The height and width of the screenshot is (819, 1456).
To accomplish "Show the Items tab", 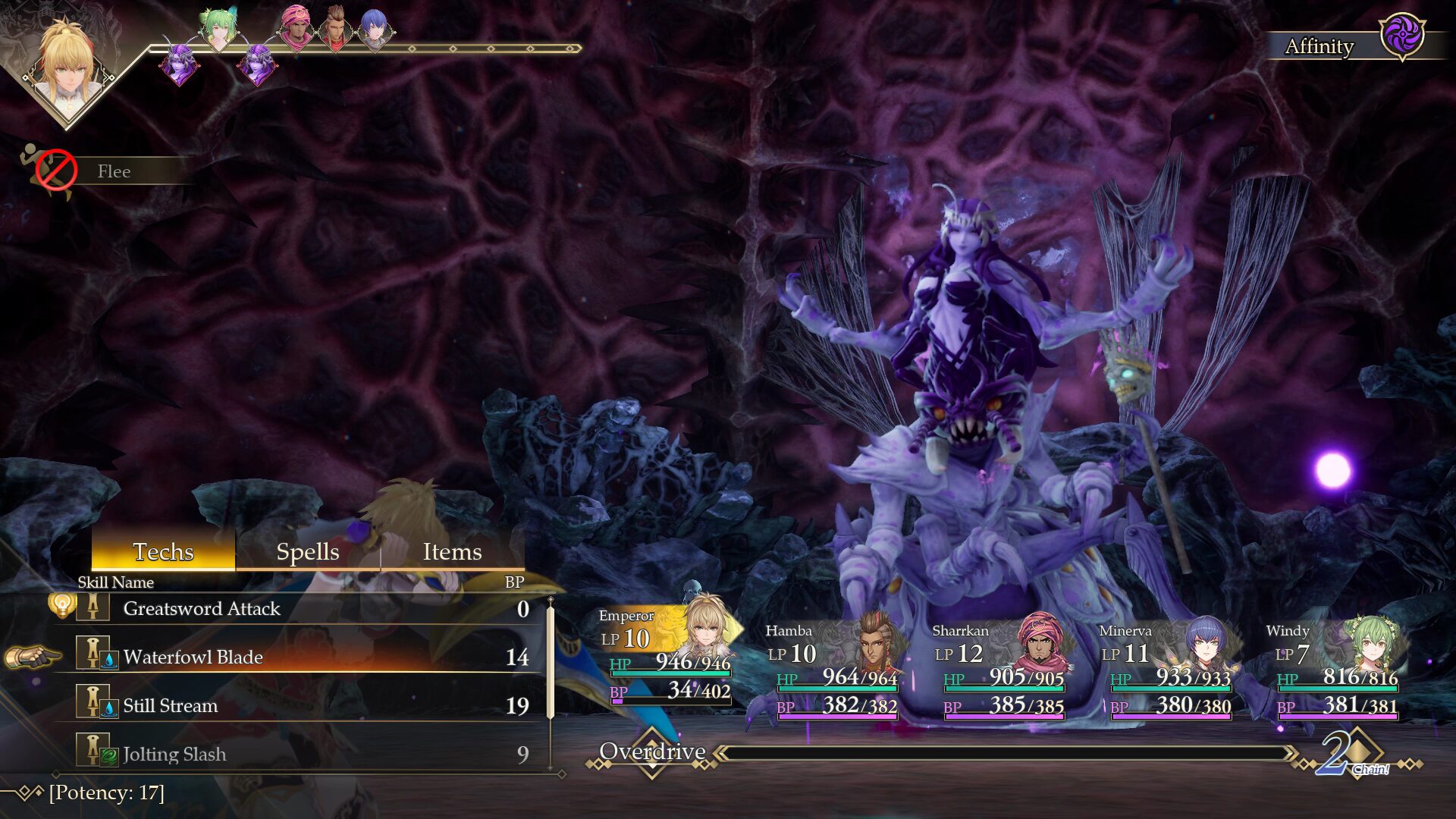I will [452, 551].
